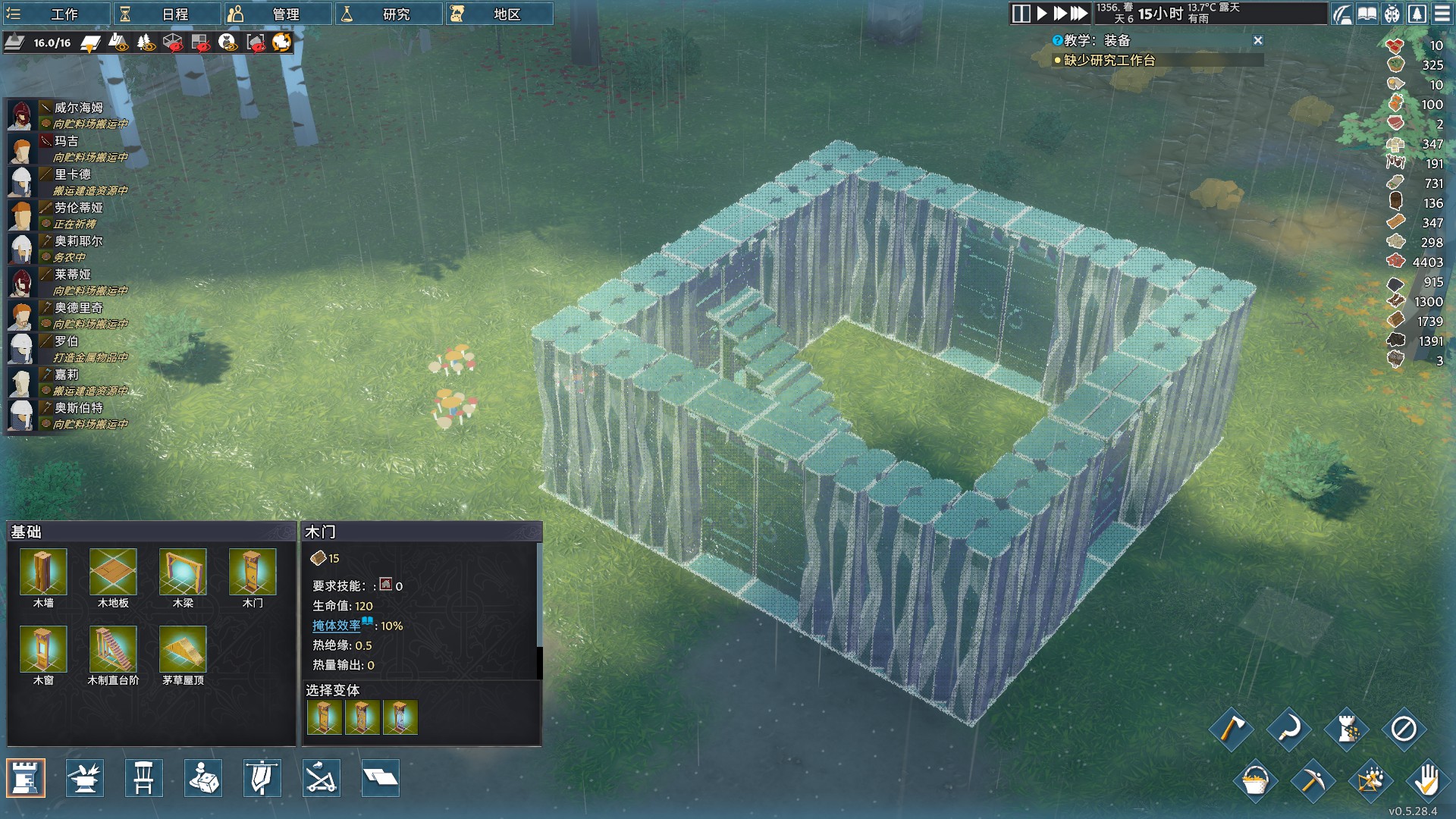Image resolution: width=1456 pixels, height=819 pixels.
Task: Open the hamburger main menu
Action: pyautogui.click(x=1442, y=14)
